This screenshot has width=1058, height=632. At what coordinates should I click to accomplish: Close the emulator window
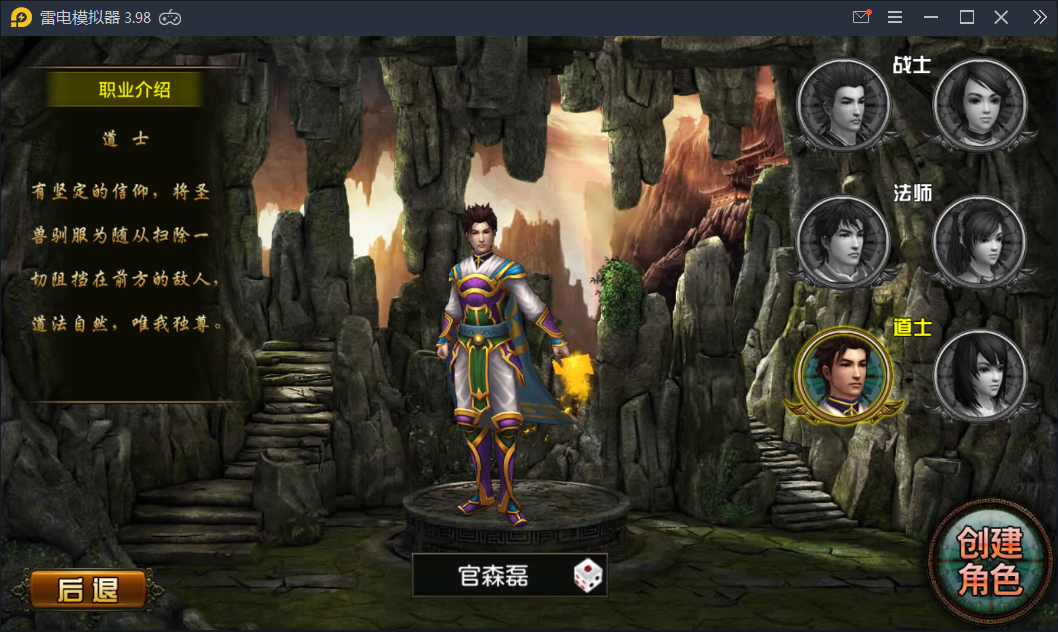[1001, 17]
